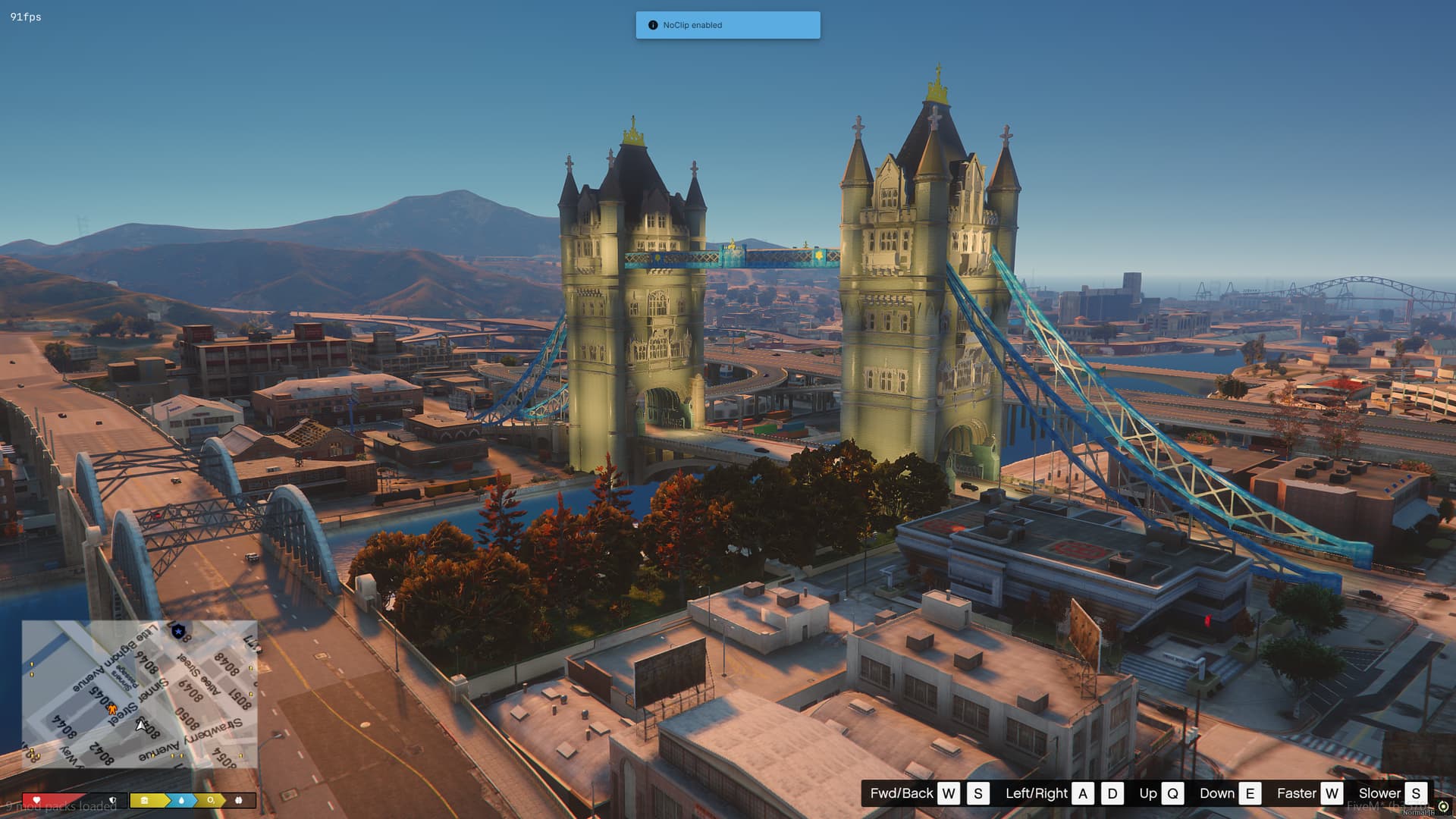Click the white player arrow on minimap
This screenshot has width=1456, height=819.
click(x=140, y=725)
